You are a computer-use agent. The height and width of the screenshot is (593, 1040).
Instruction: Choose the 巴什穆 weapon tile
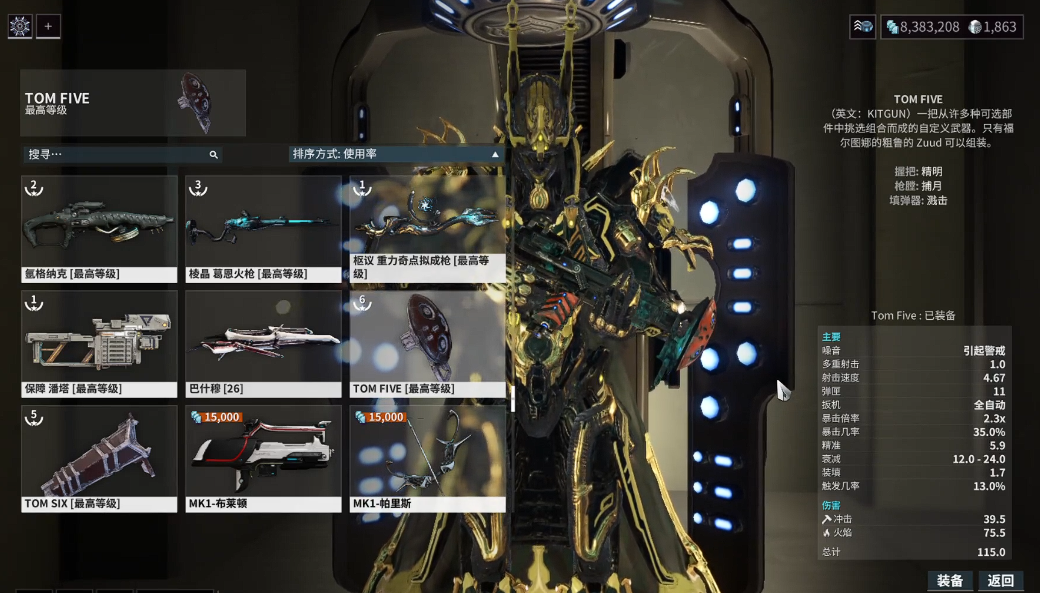point(263,343)
